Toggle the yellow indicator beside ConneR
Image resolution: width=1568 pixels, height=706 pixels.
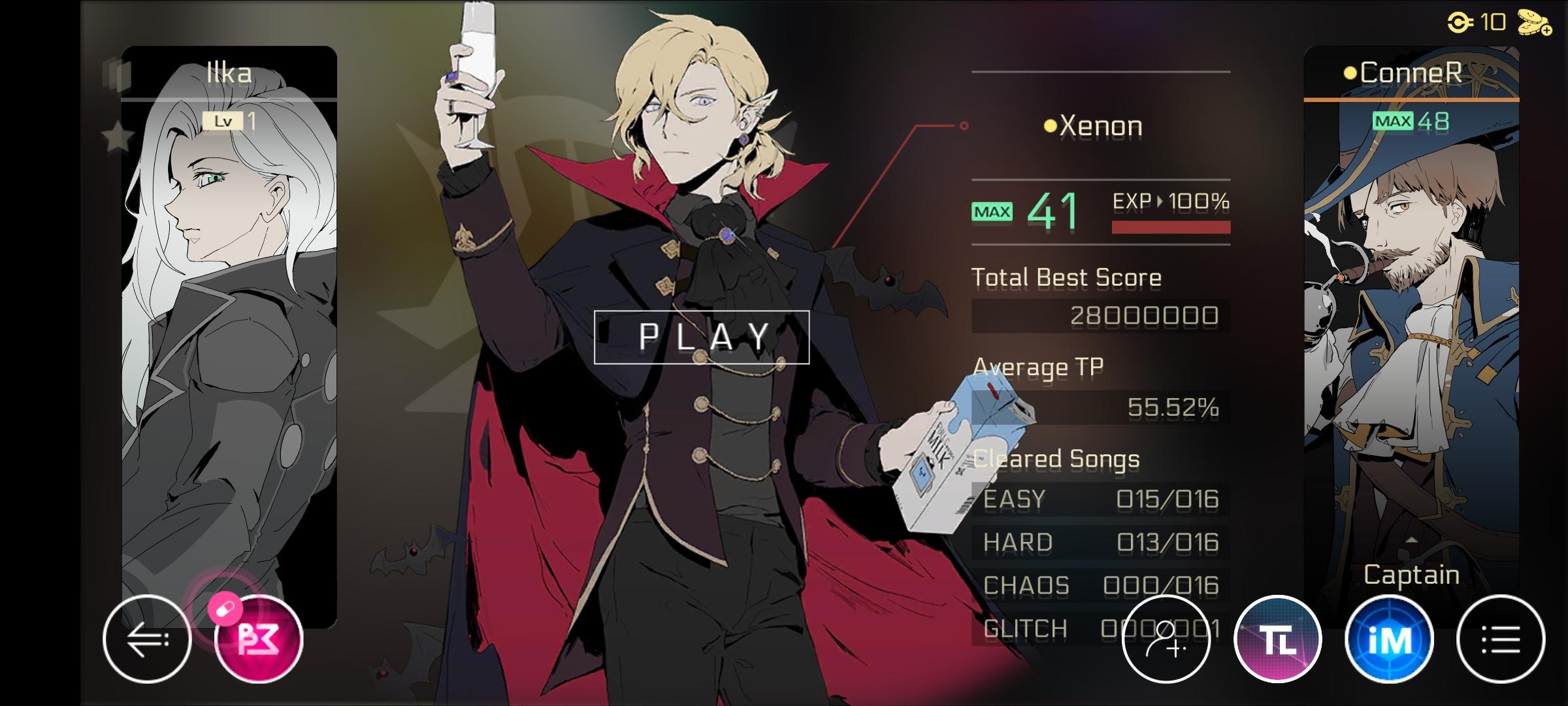point(1350,73)
